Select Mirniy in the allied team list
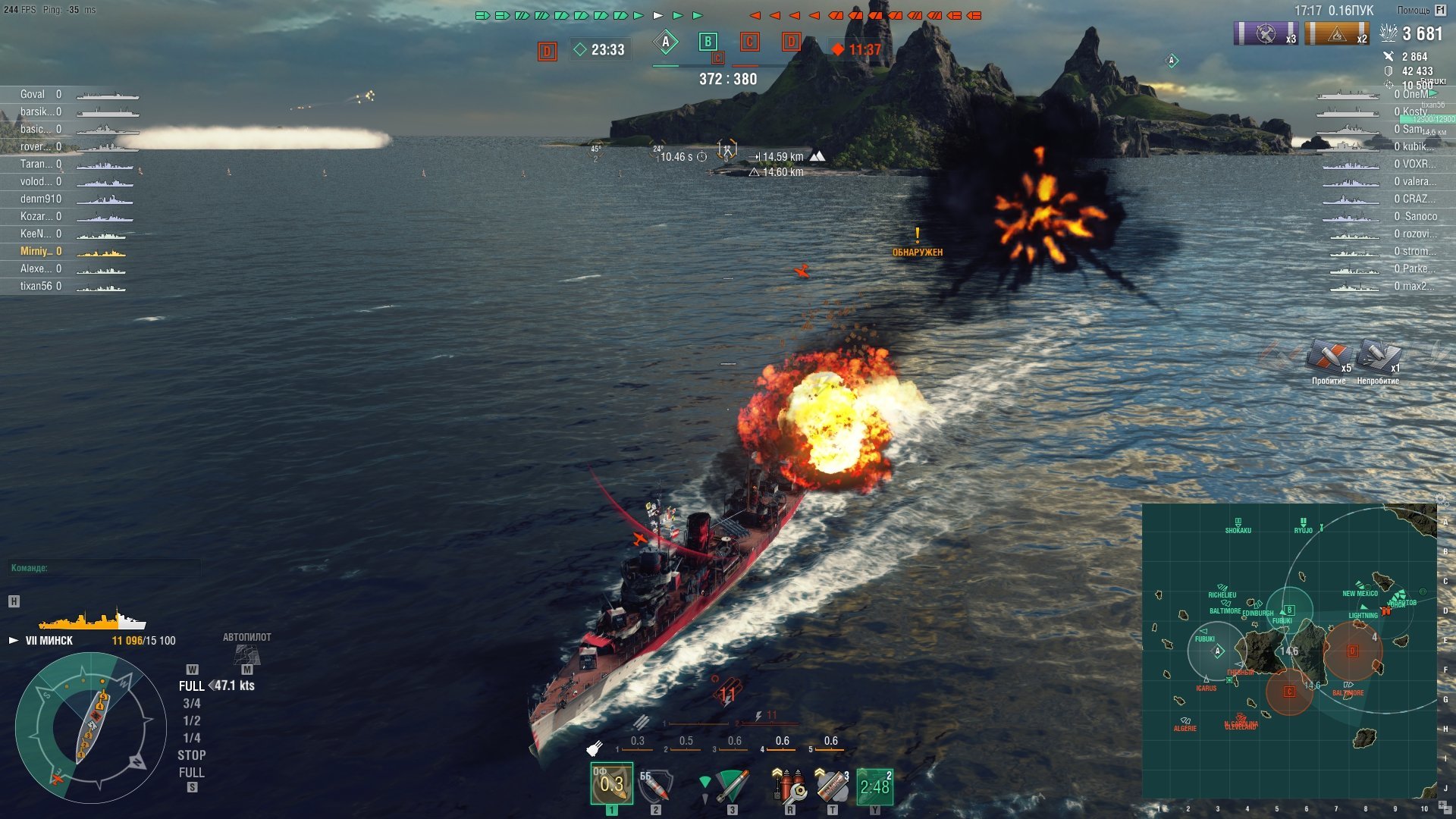This screenshot has height=819, width=1456. tap(36, 251)
